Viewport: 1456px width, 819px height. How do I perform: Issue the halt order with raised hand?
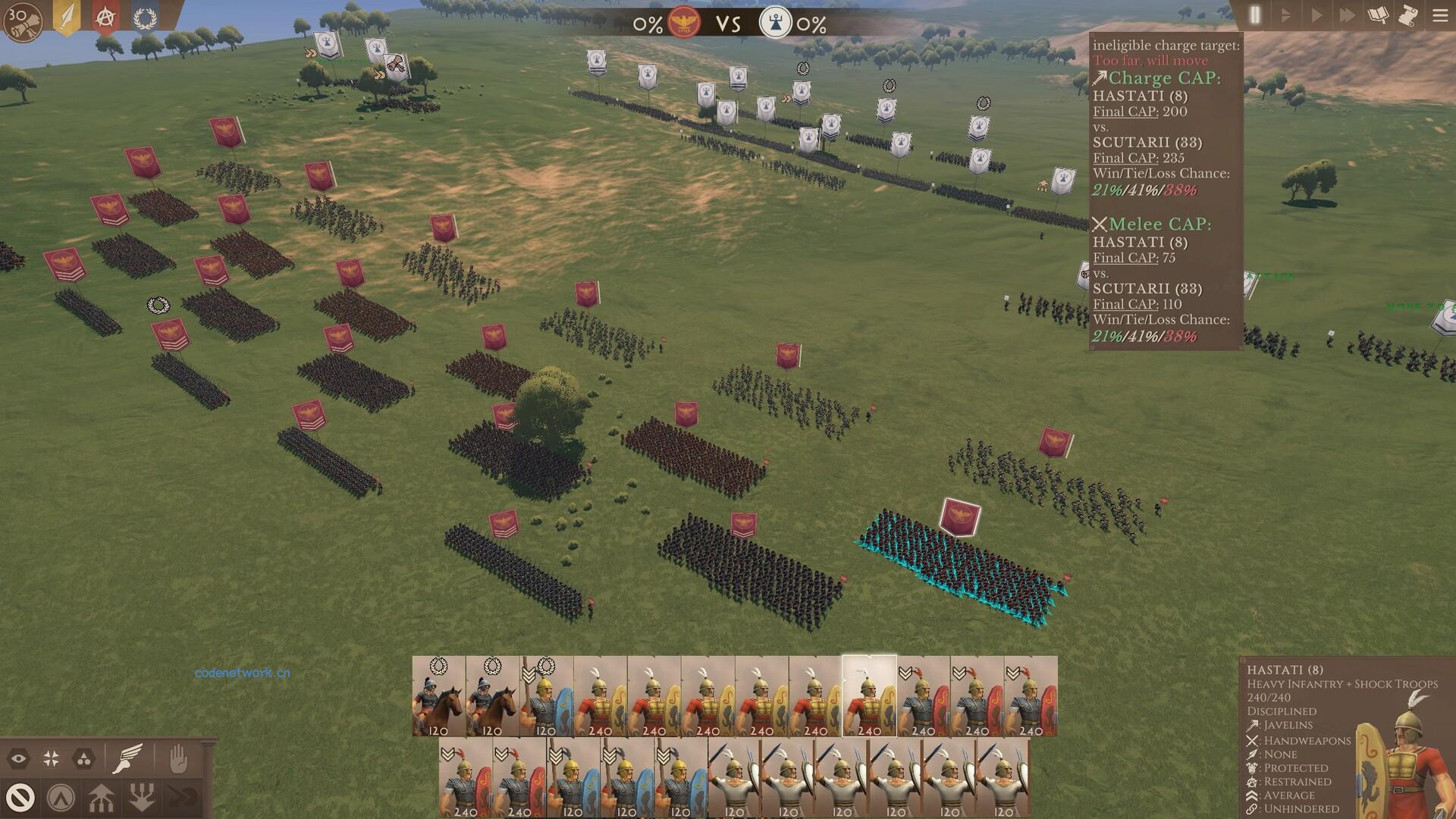(x=178, y=758)
